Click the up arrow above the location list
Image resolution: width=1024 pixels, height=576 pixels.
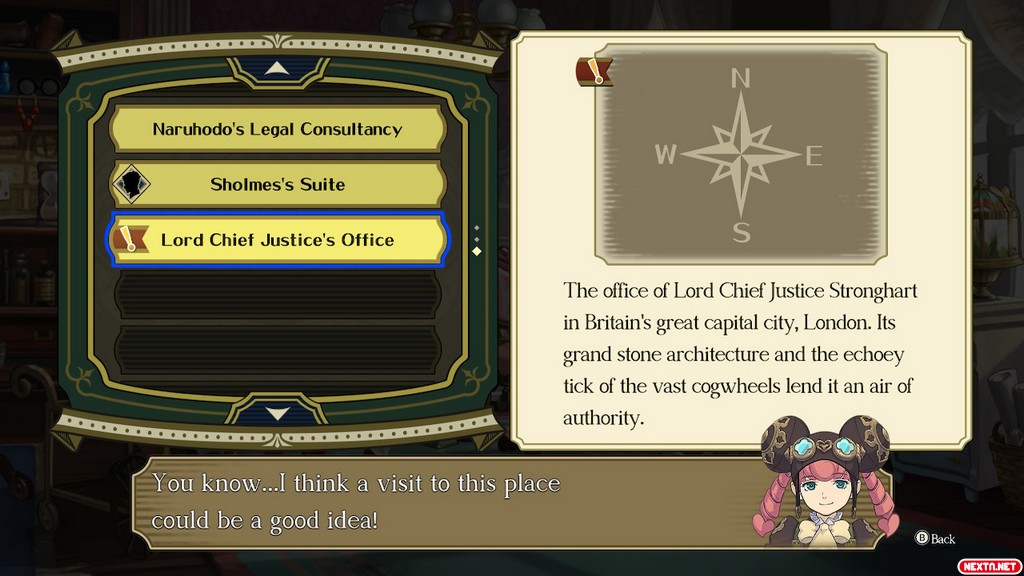pyautogui.click(x=278, y=70)
